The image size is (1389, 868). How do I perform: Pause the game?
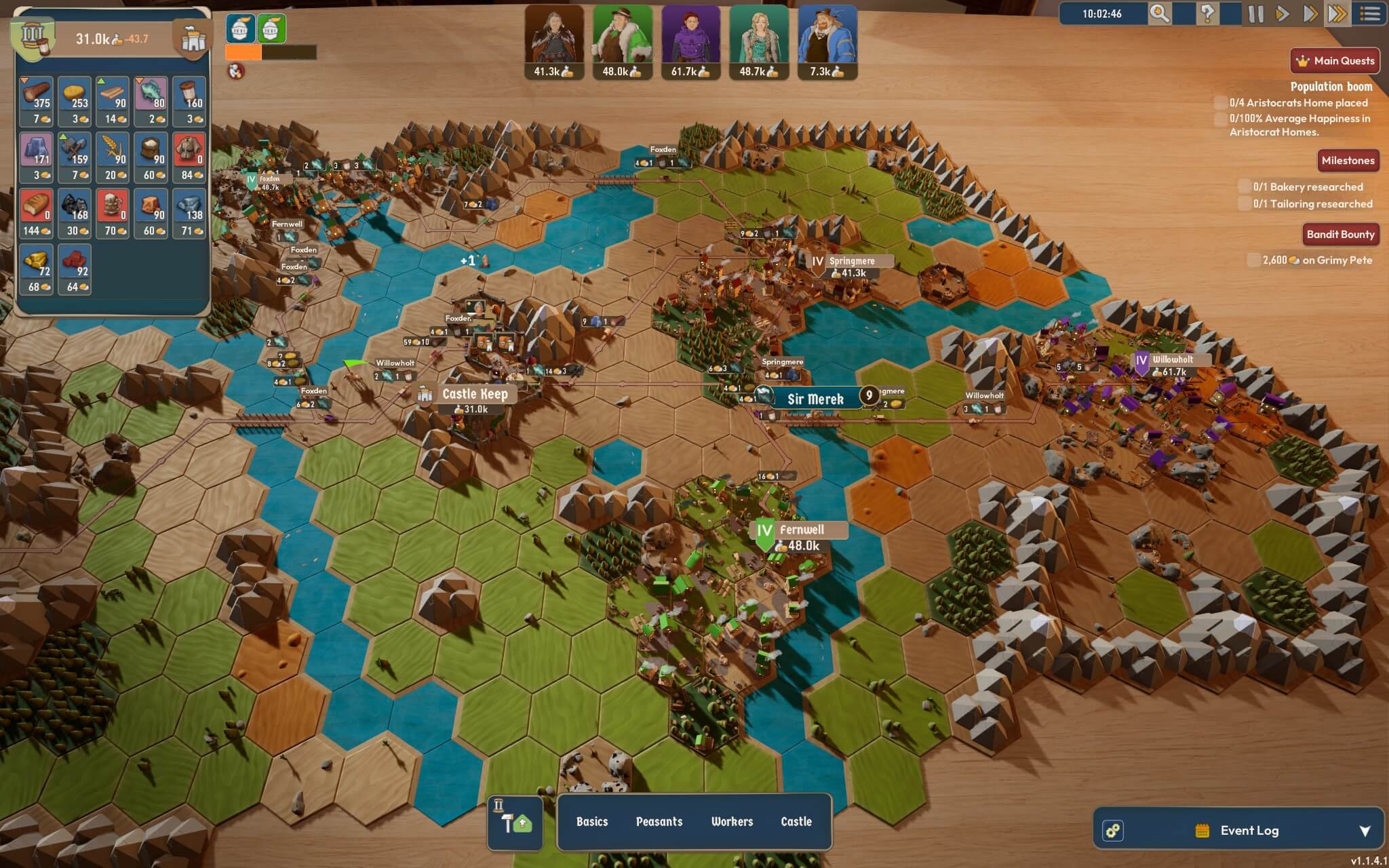1255,14
